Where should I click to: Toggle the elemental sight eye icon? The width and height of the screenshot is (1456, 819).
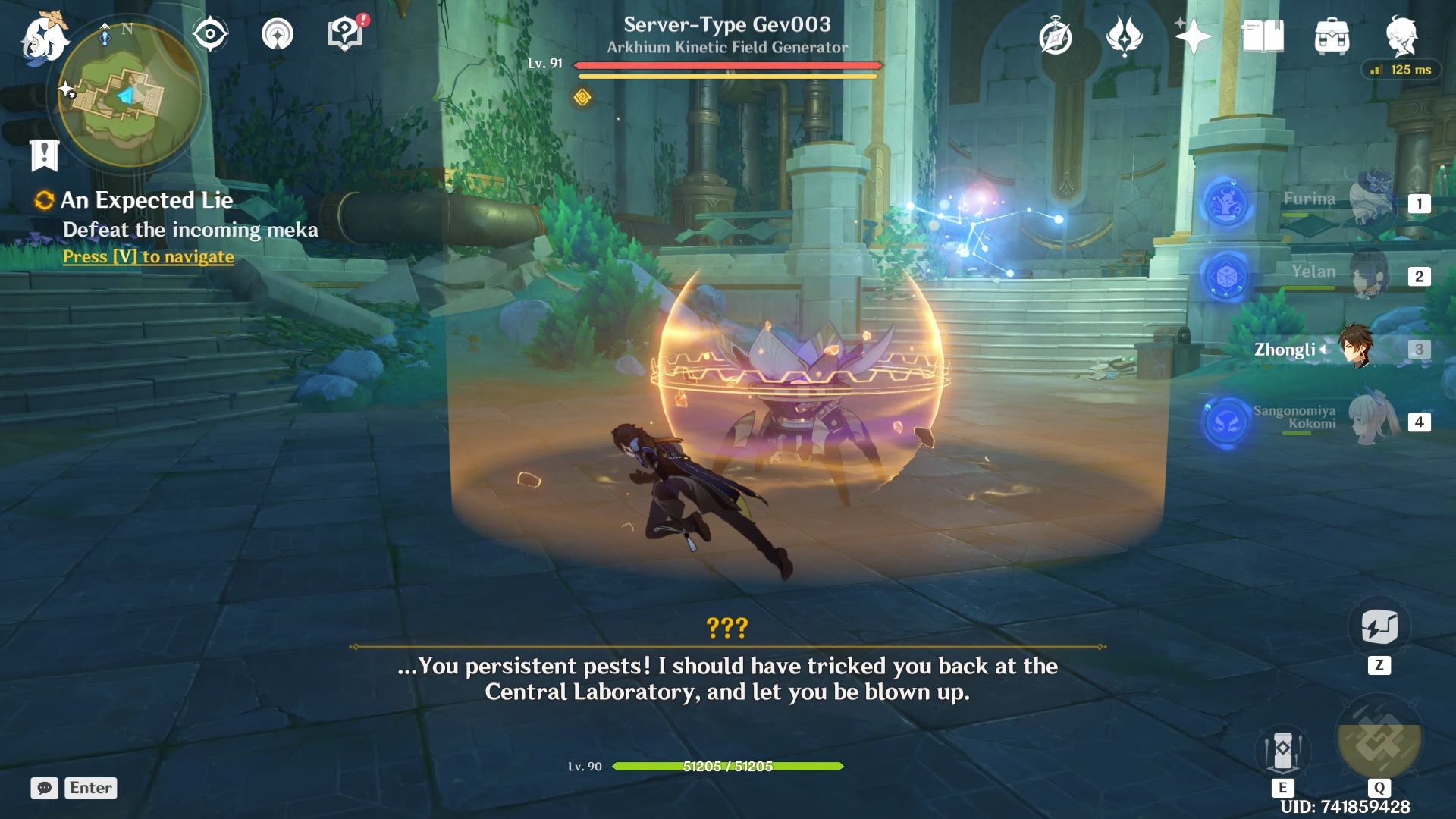point(210,34)
